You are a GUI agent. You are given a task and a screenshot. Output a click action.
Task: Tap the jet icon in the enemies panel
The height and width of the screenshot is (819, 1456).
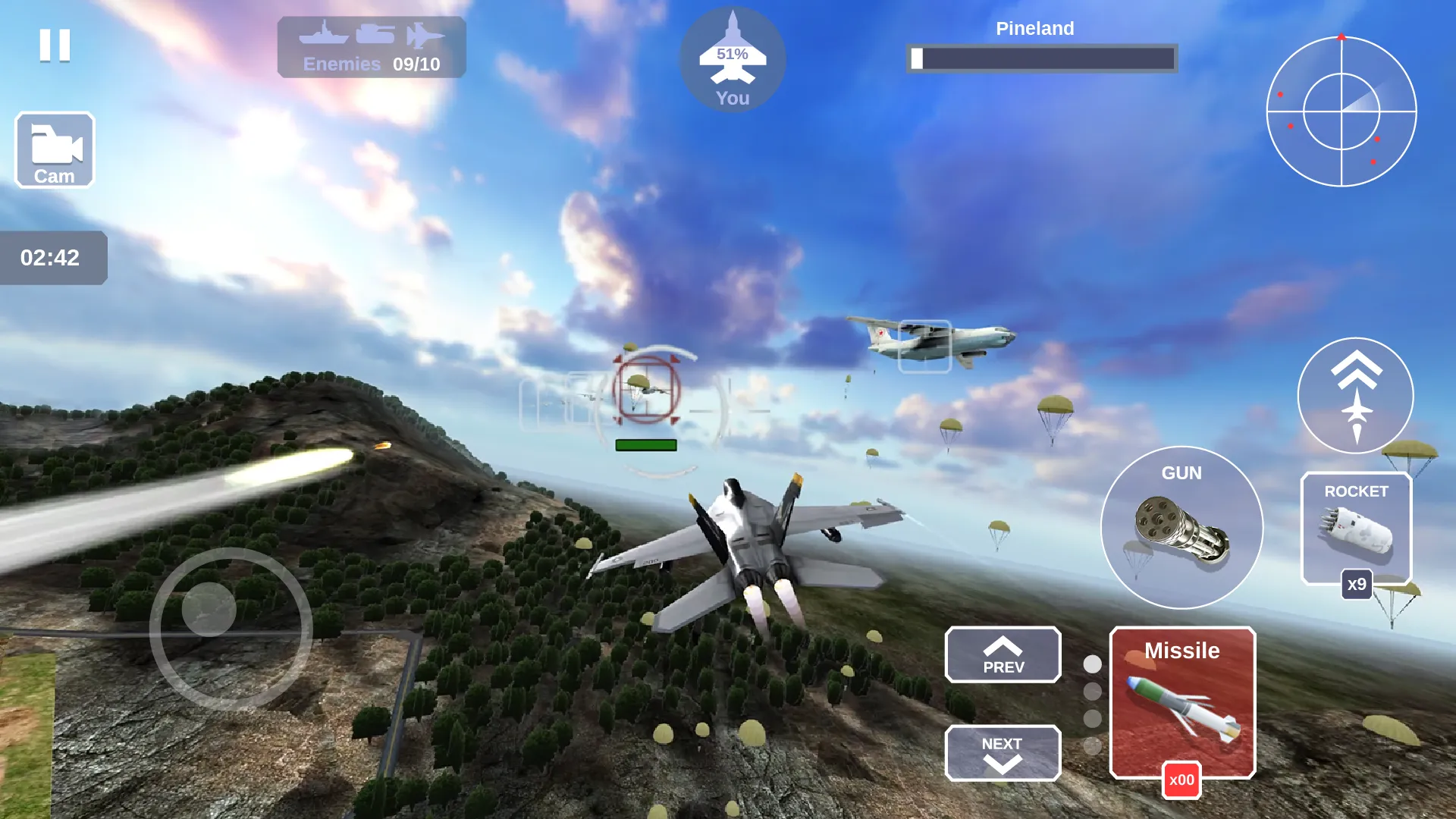pyautogui.click(x=425, y=33)
